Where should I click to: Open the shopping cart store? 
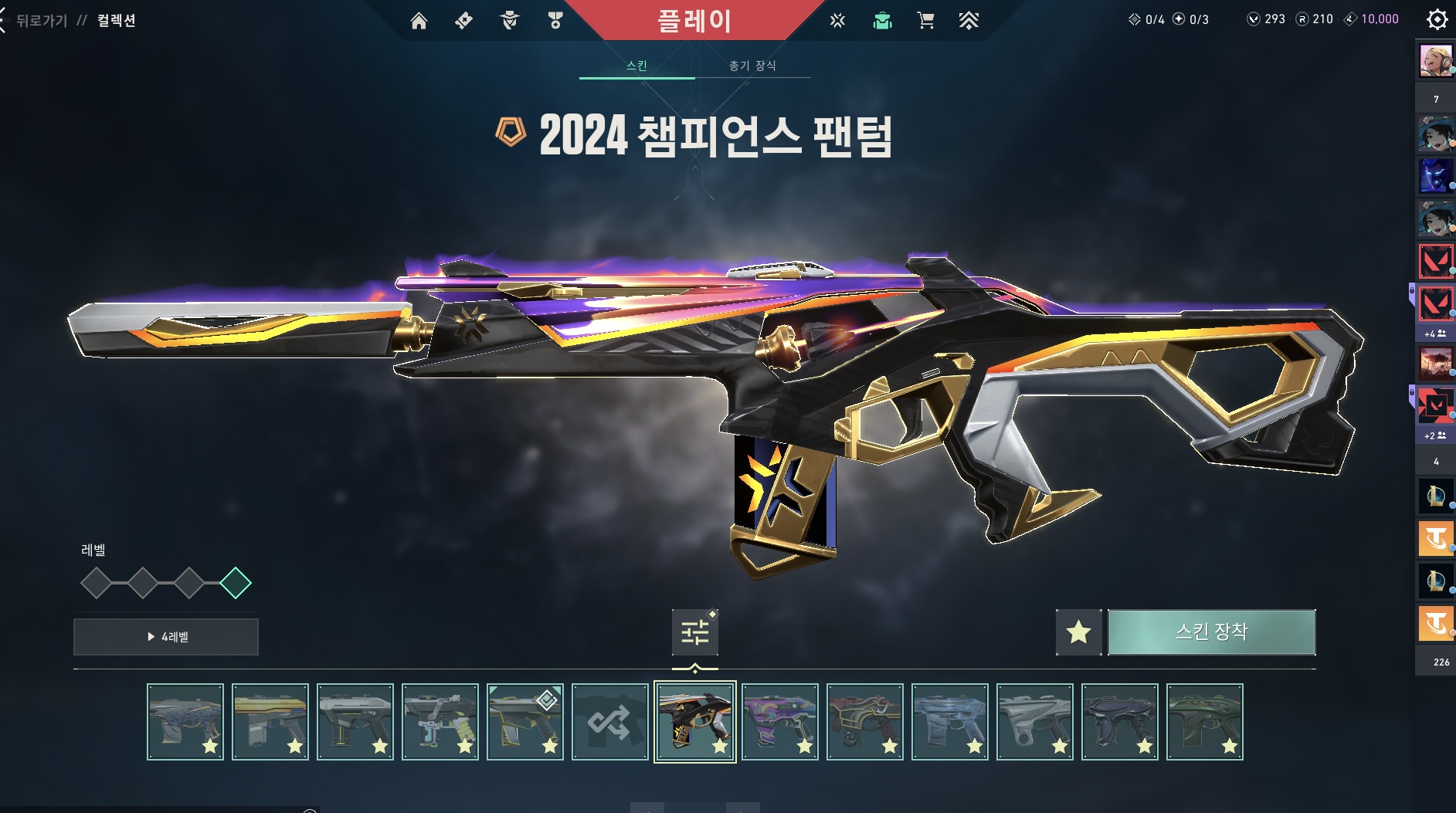tap(925, 21)
